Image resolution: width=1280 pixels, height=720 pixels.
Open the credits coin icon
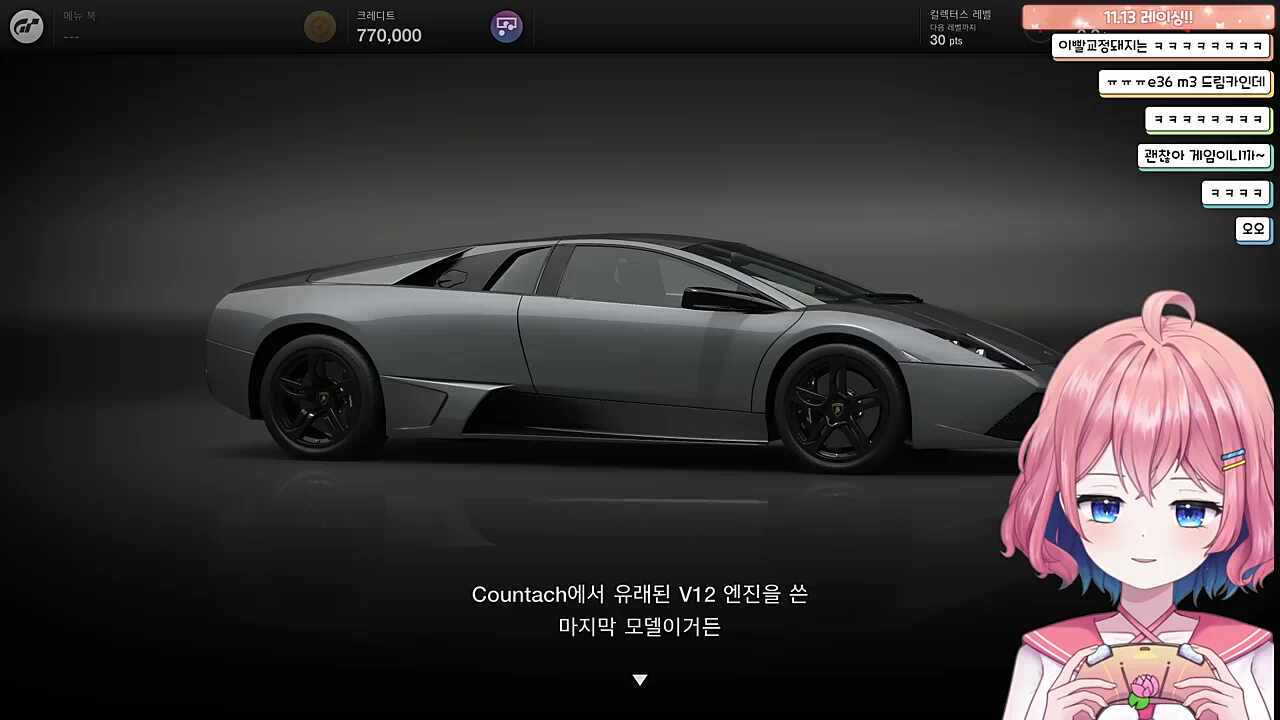[320, 26]
